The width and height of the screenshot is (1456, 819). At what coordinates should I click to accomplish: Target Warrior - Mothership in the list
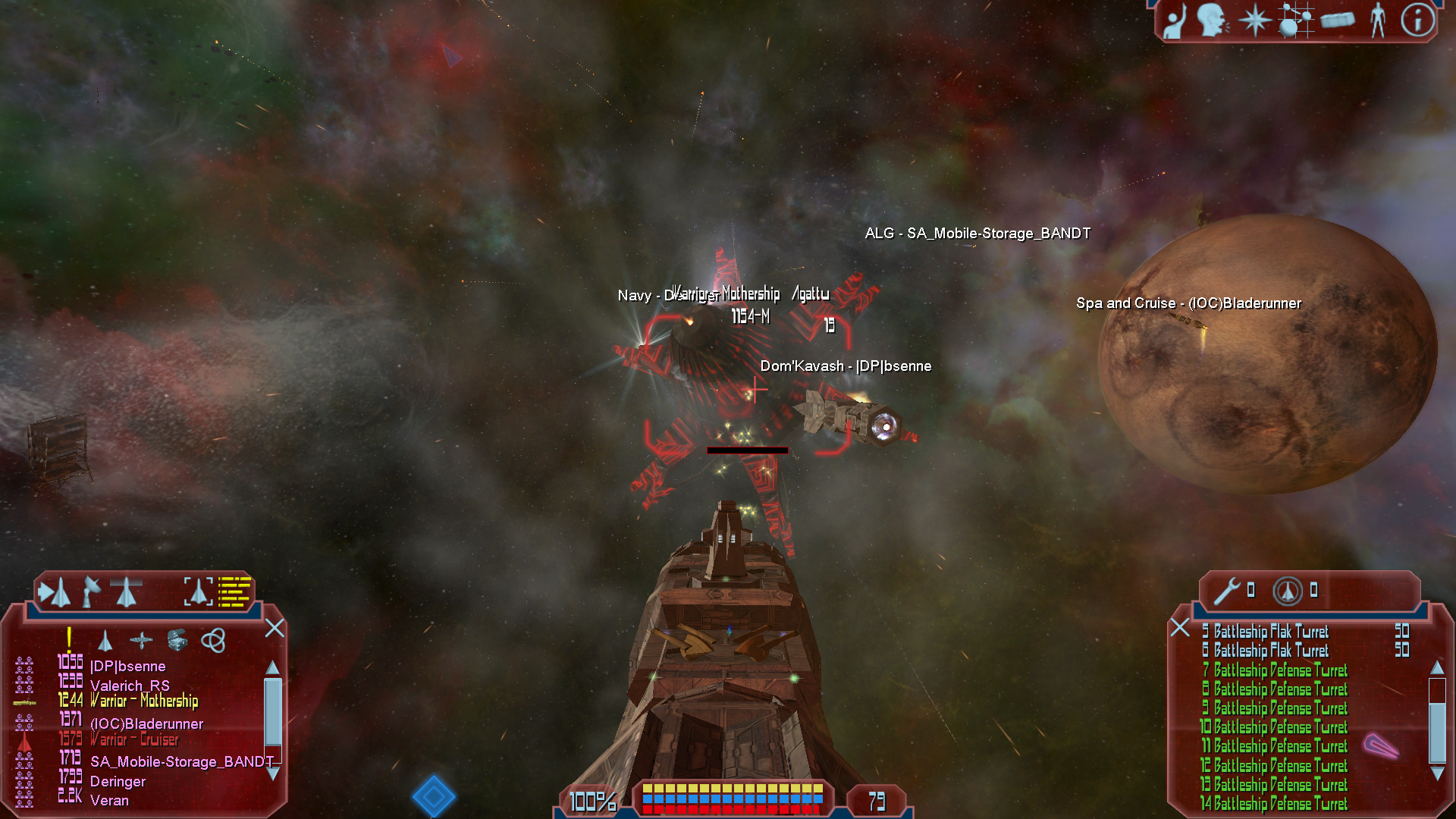point(143,701)
